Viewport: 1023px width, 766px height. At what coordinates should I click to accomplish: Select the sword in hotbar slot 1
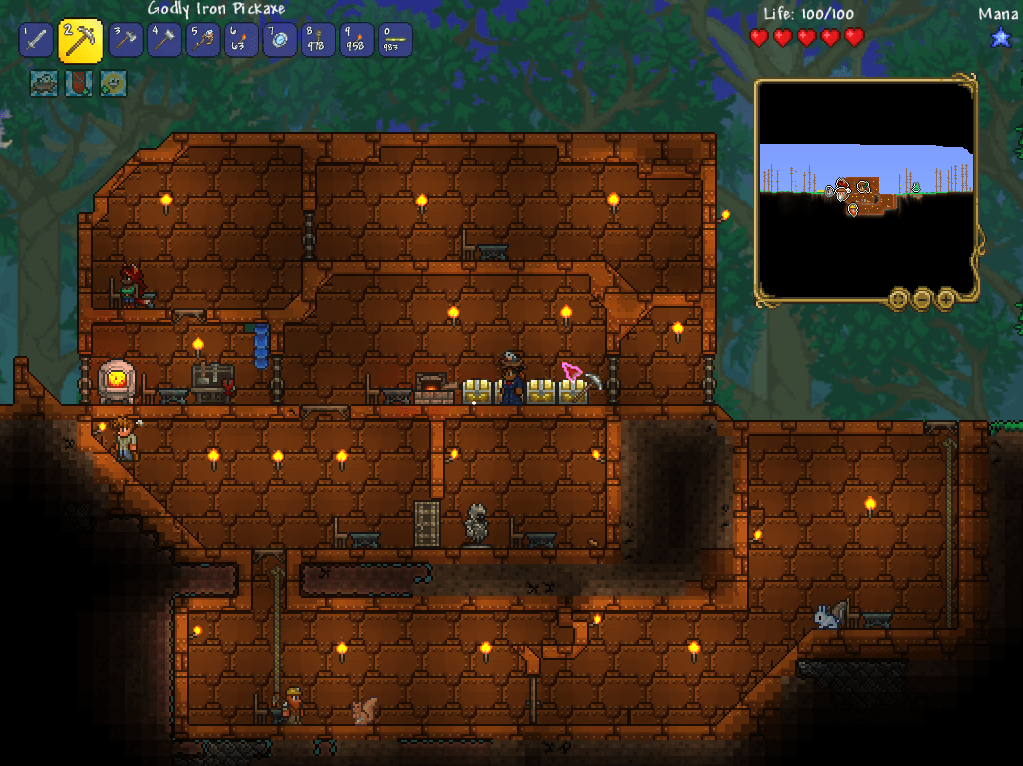click(35, 40)
